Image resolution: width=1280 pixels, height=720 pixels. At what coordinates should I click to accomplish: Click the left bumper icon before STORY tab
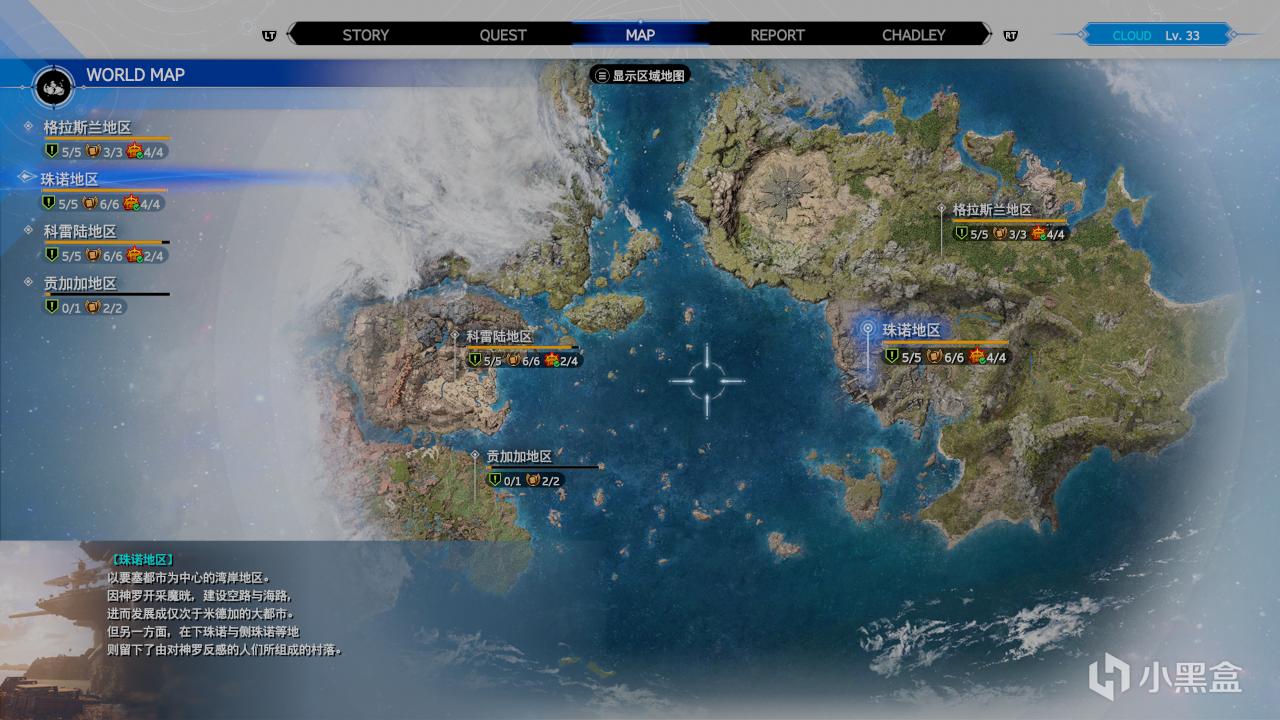(x=268, y=34)
